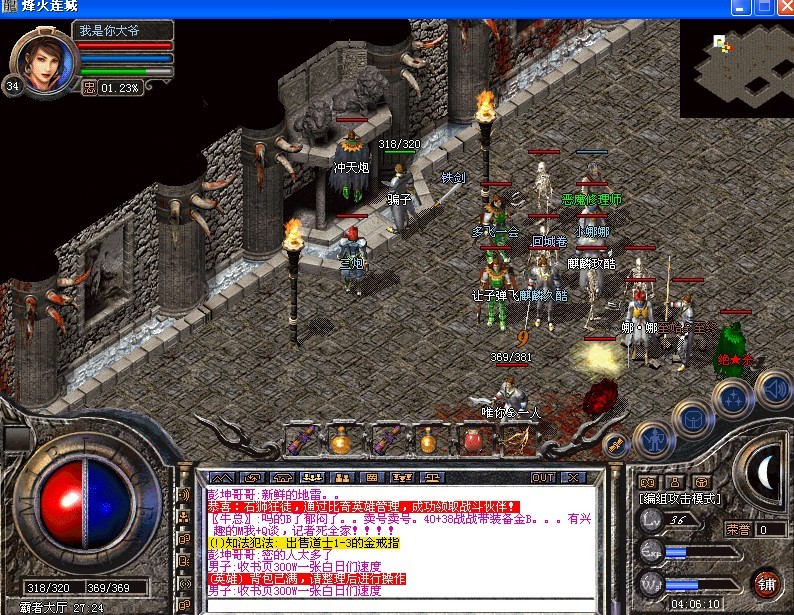The height and width of the screenshot is (615, 794).
Task: Select the lightning scroll belt slot
Action: click(517, 439)
